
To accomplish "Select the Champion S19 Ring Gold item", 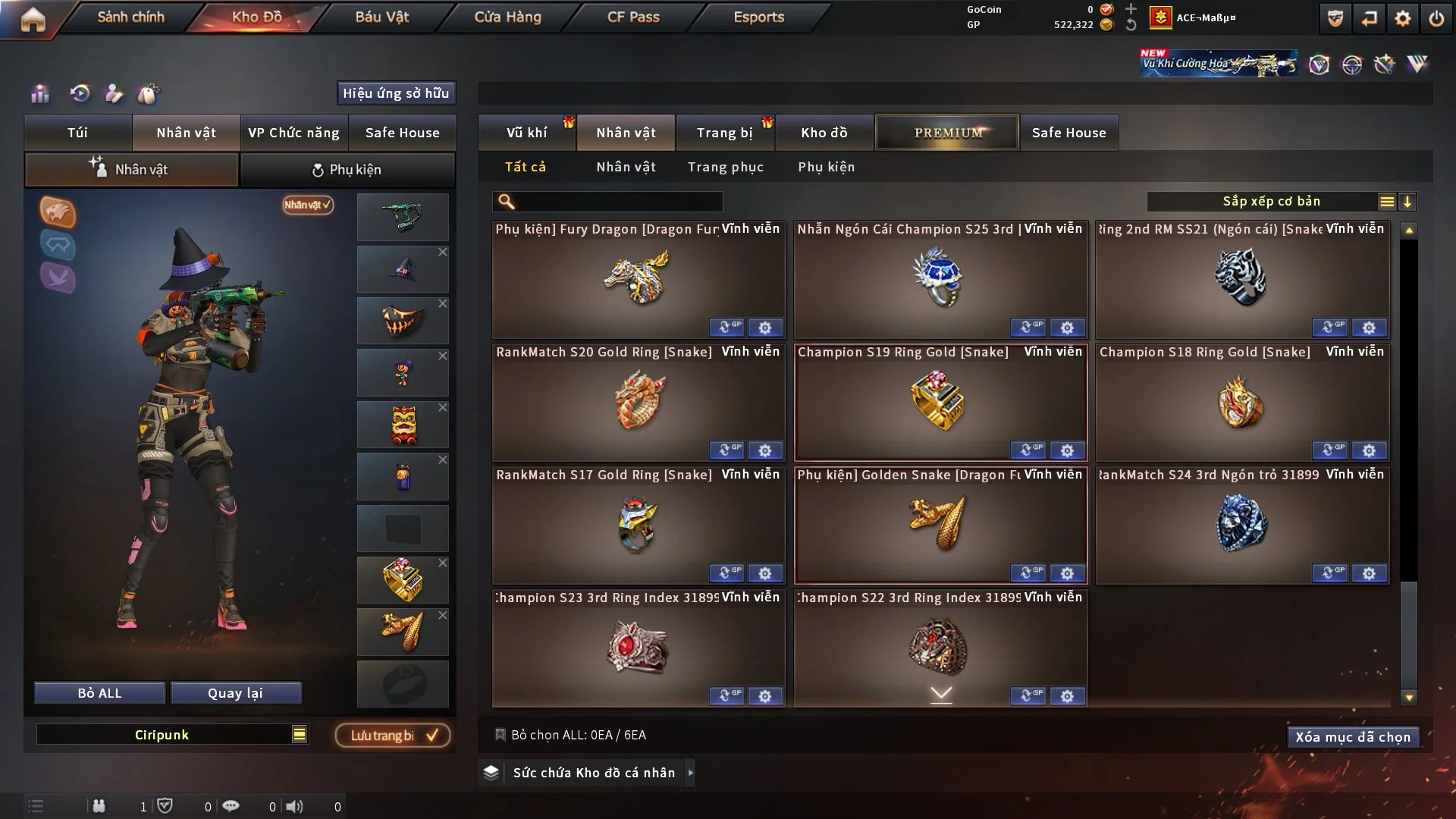I will 940,403.
